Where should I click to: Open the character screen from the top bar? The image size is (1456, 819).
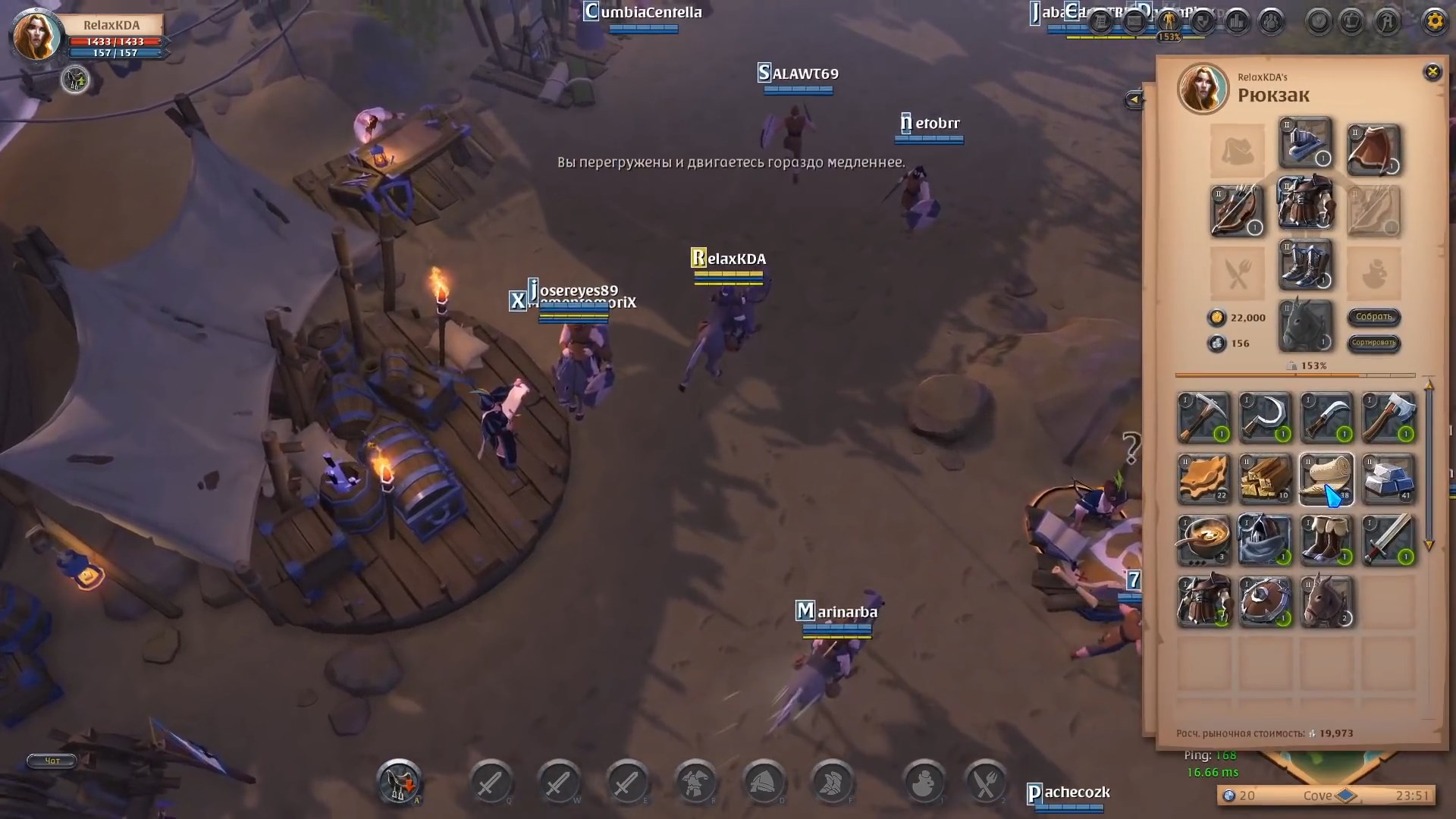[x=1168, y=21]
